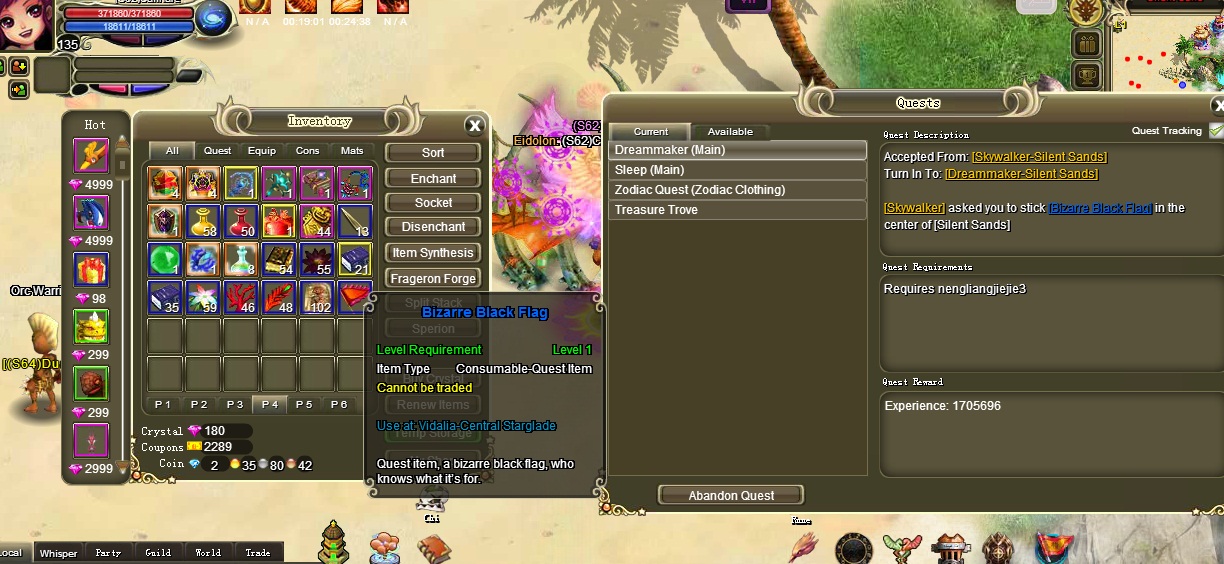Toggle the Quest Tracking checkbox

pos(1215,131)
